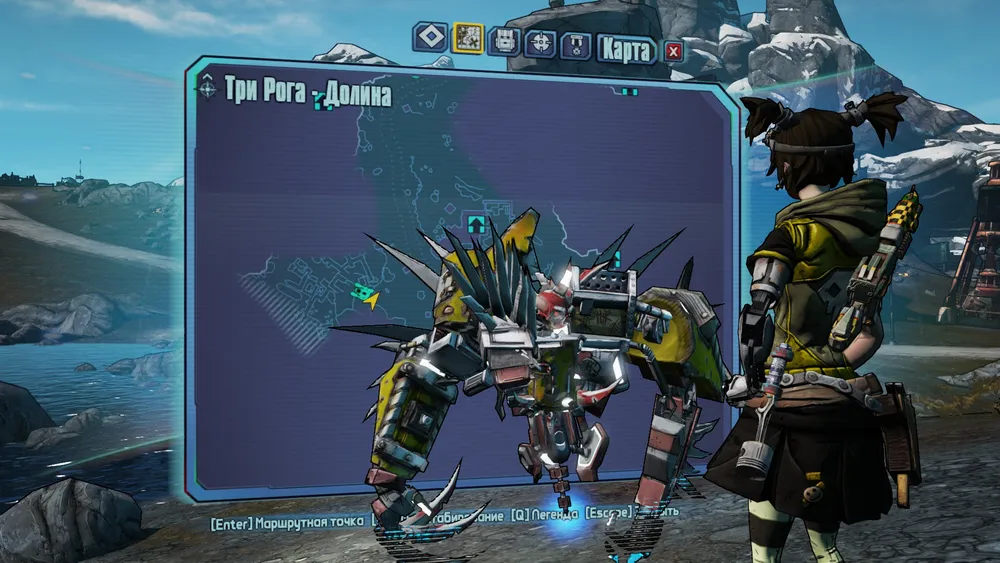Switch to the backpack inventory tab
Screen dimensions: 1000x563
pyautogui.click(x=503, y=41)
